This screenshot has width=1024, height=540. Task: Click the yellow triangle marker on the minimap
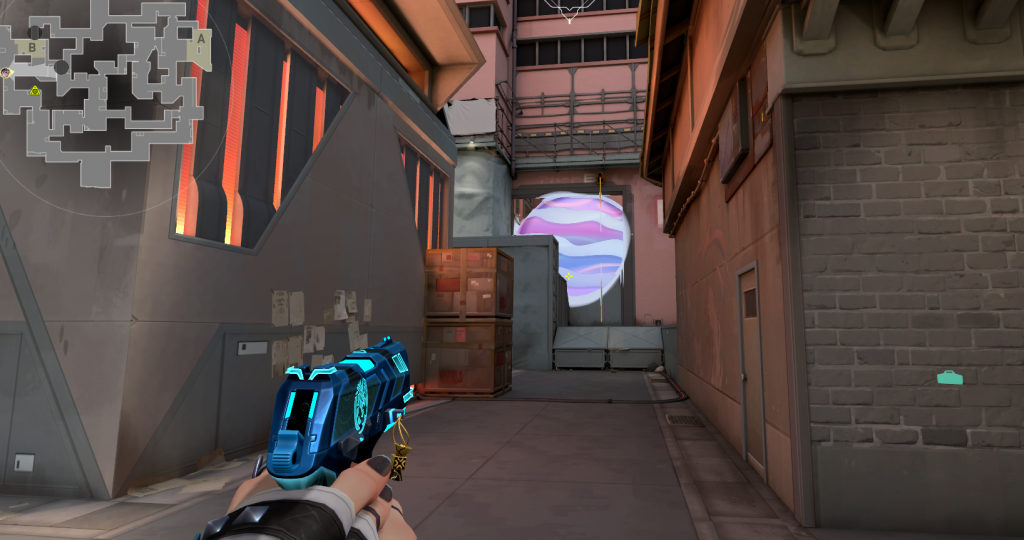(x=33, y=91)
